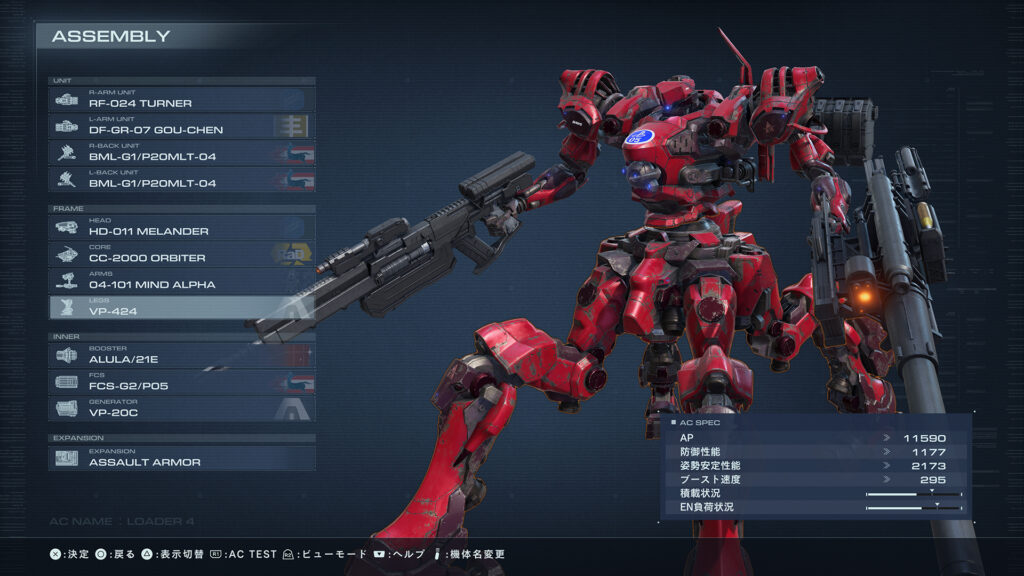
Task: Open the R-BACK UNIT missile launcher slot
Action: tap(182, 153)
